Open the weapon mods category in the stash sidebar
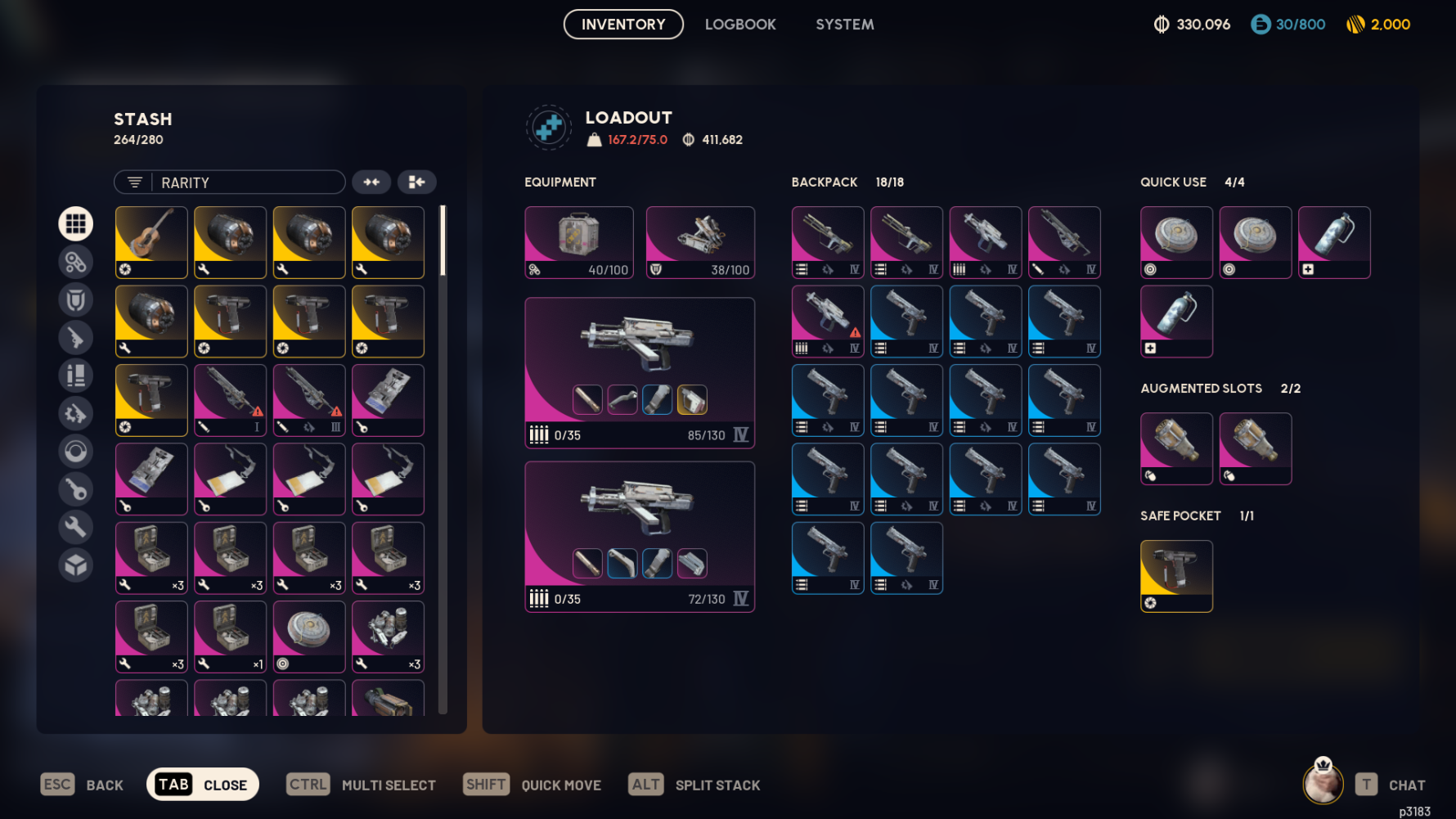Screen dimensions: 1456x819 (x=75, y=262)
